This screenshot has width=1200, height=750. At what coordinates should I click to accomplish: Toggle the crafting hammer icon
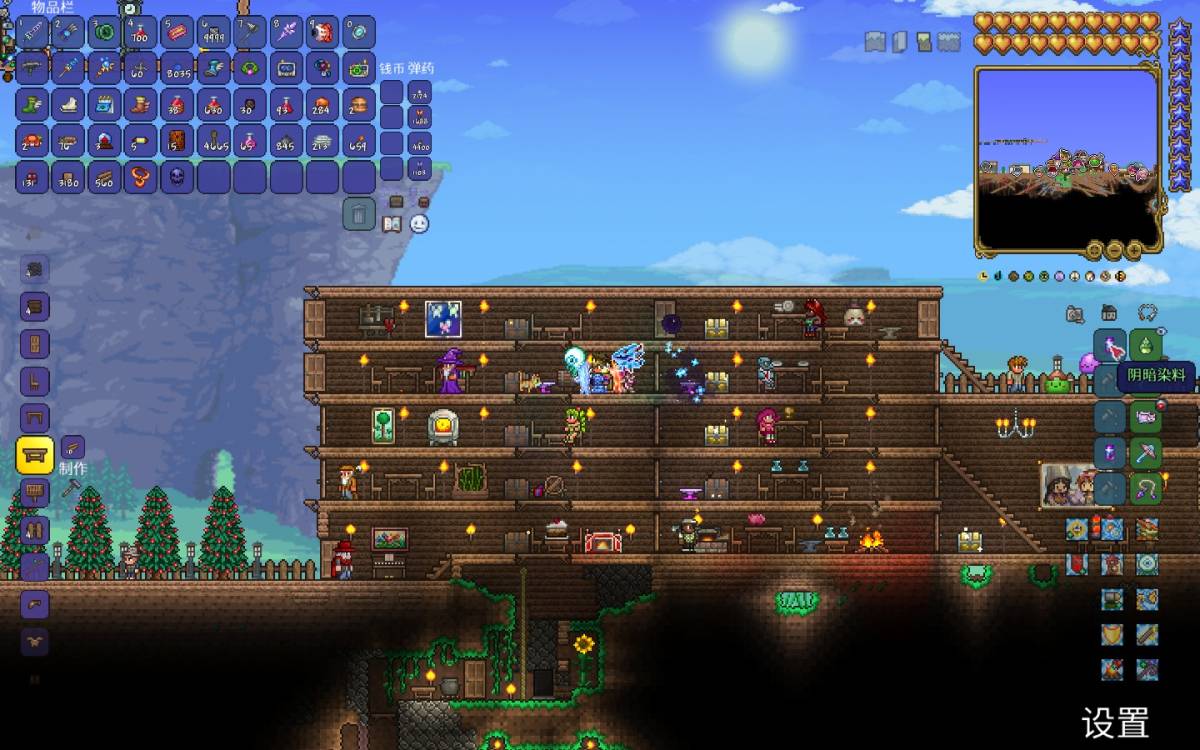pos(70,489)
